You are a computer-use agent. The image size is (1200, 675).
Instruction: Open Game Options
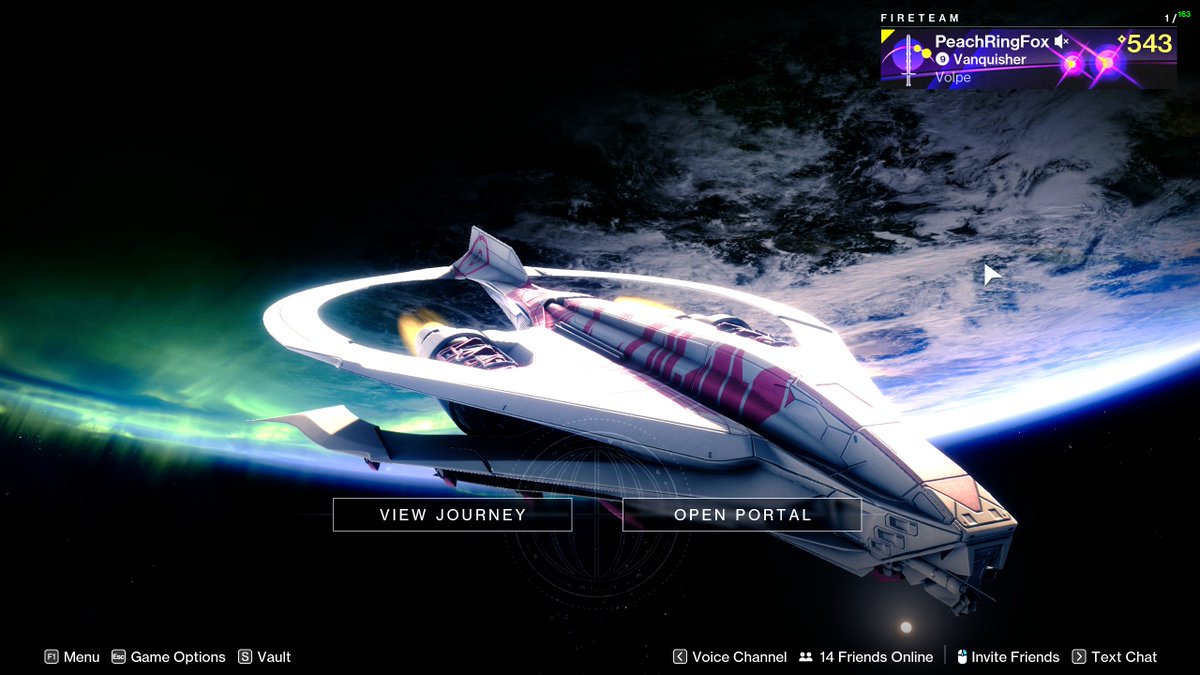[168, 657]
